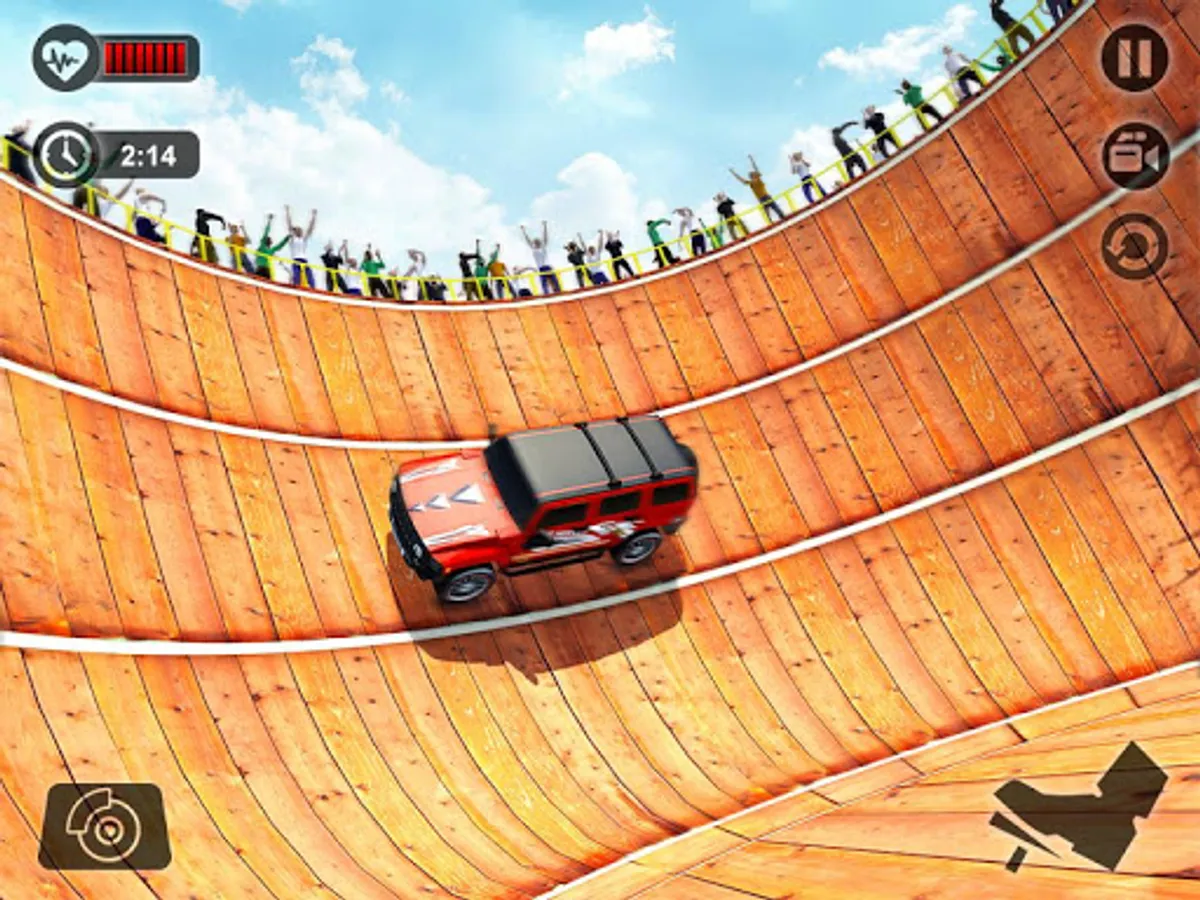Tap the circular reset arrow button
Viewport: 1200px width, 900px height.
1135,246
